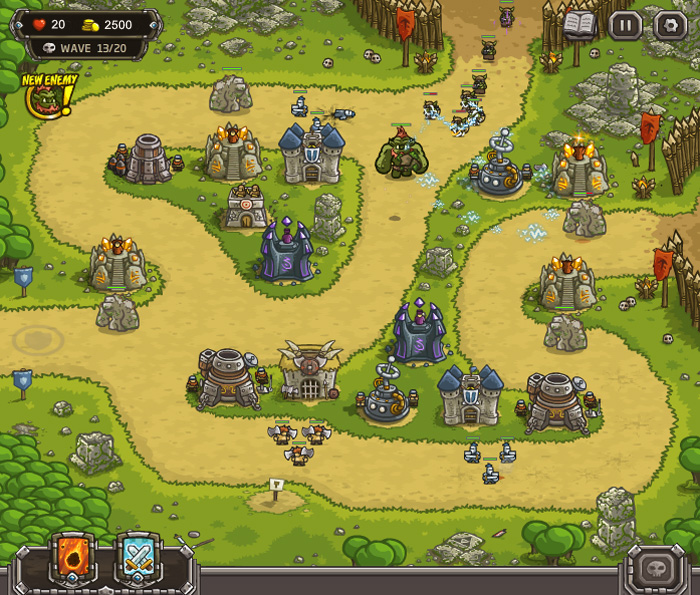View the New Enemy notification
This screenshot has height=595, width=700.
(46, 96)
